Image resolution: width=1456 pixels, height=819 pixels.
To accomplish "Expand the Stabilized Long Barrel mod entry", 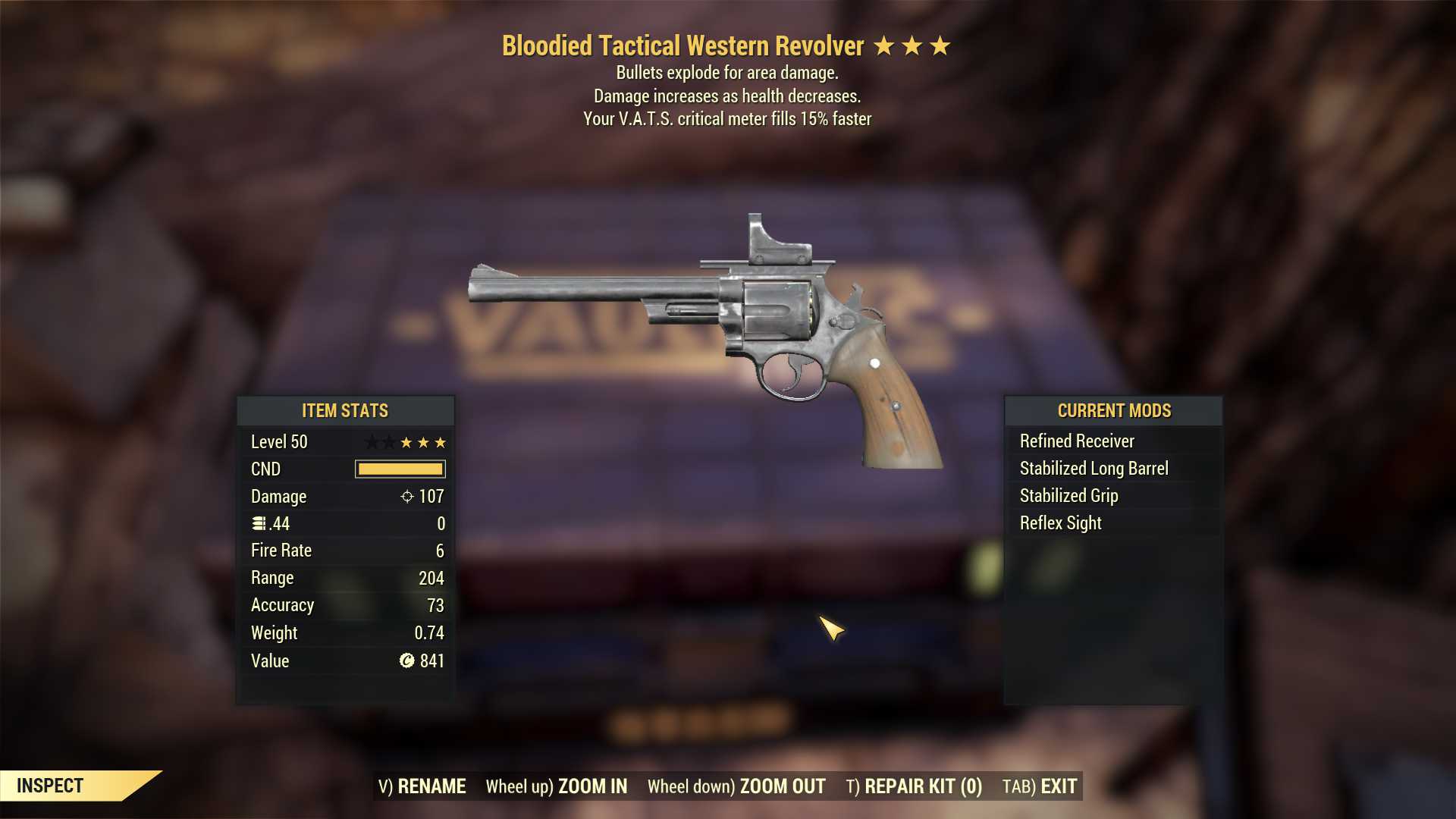I will click(x=1094, y=468).
